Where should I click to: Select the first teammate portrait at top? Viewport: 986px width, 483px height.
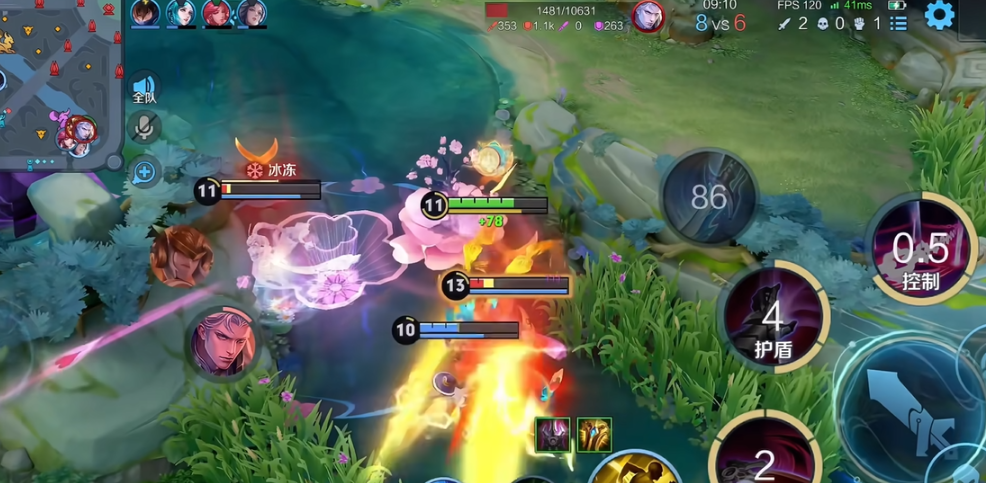145,13
